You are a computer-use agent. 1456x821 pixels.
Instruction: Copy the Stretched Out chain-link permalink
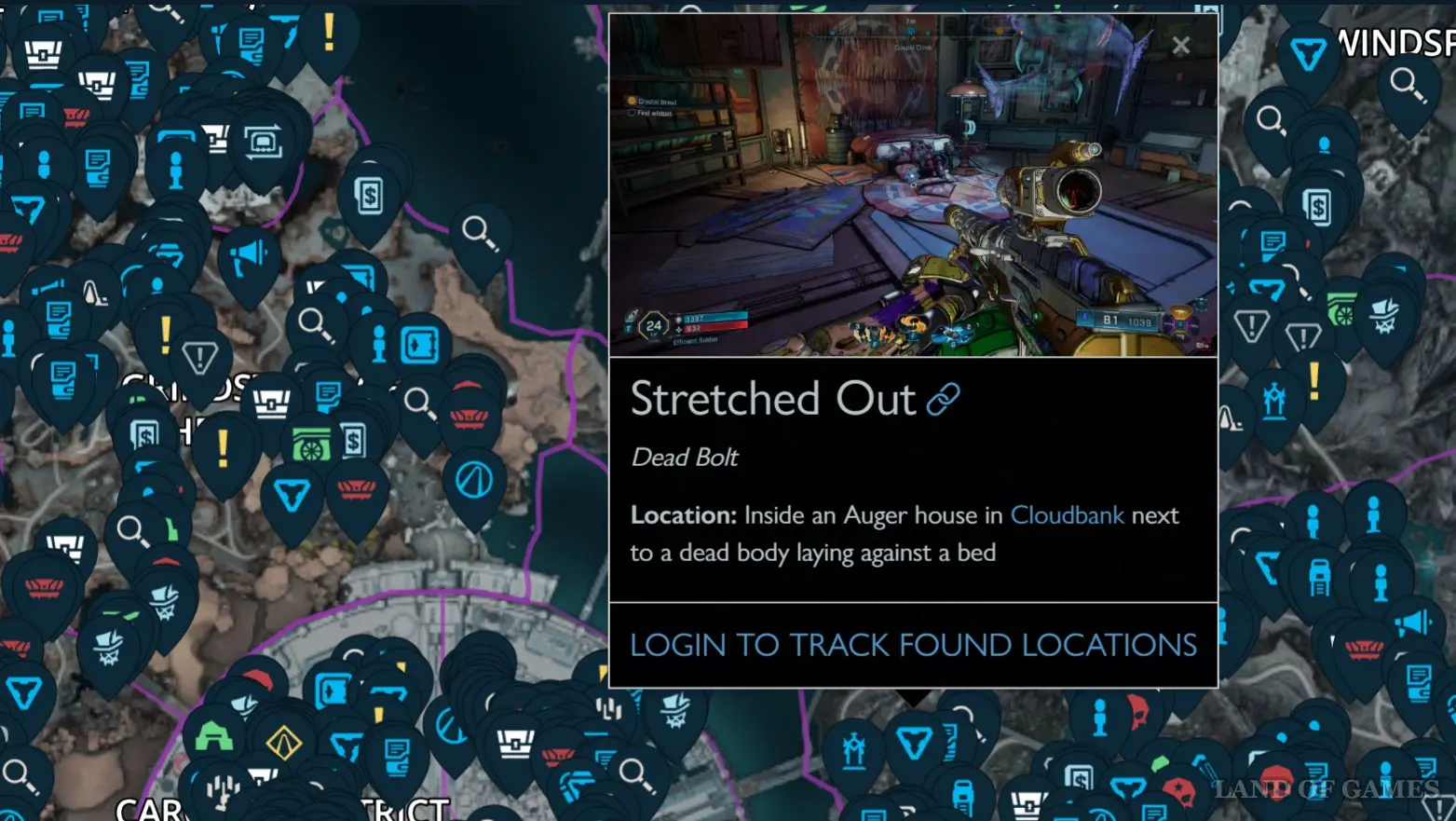coord(943,400)
